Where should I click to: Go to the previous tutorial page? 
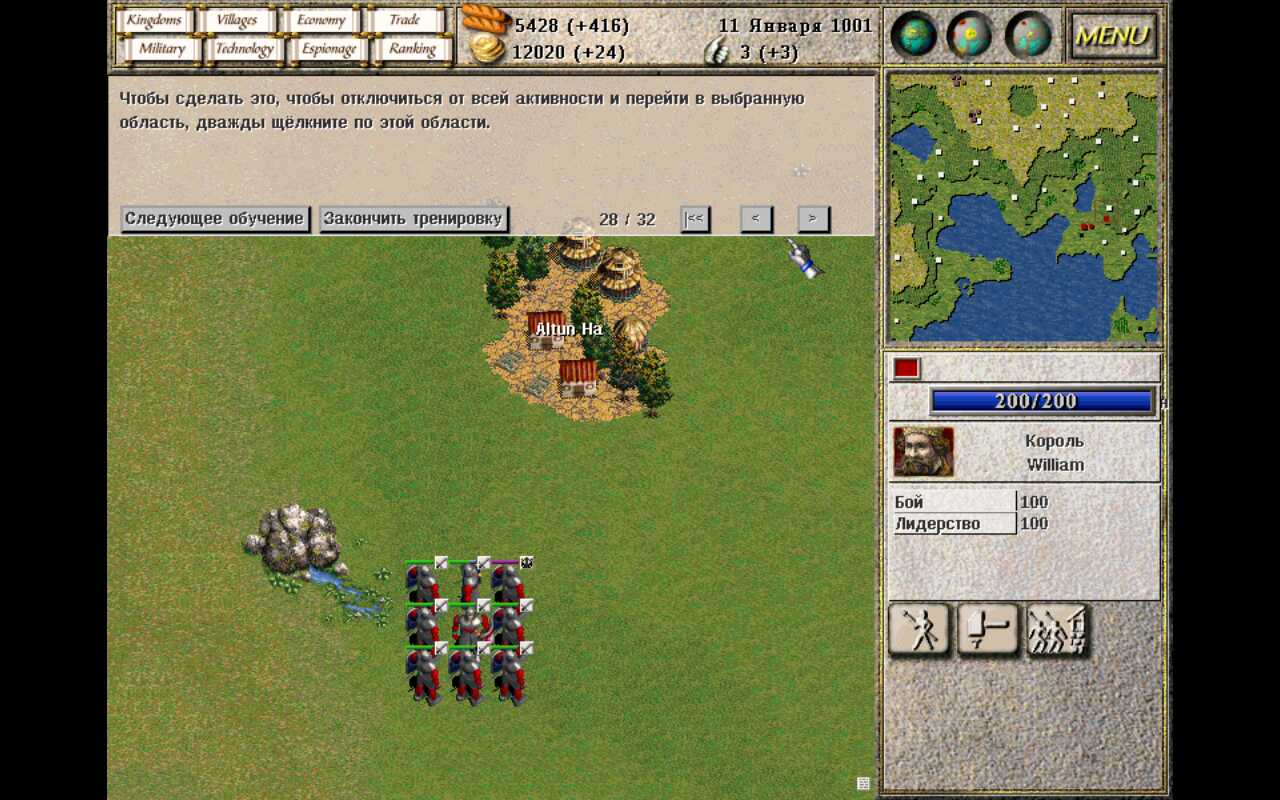[756, 219]
